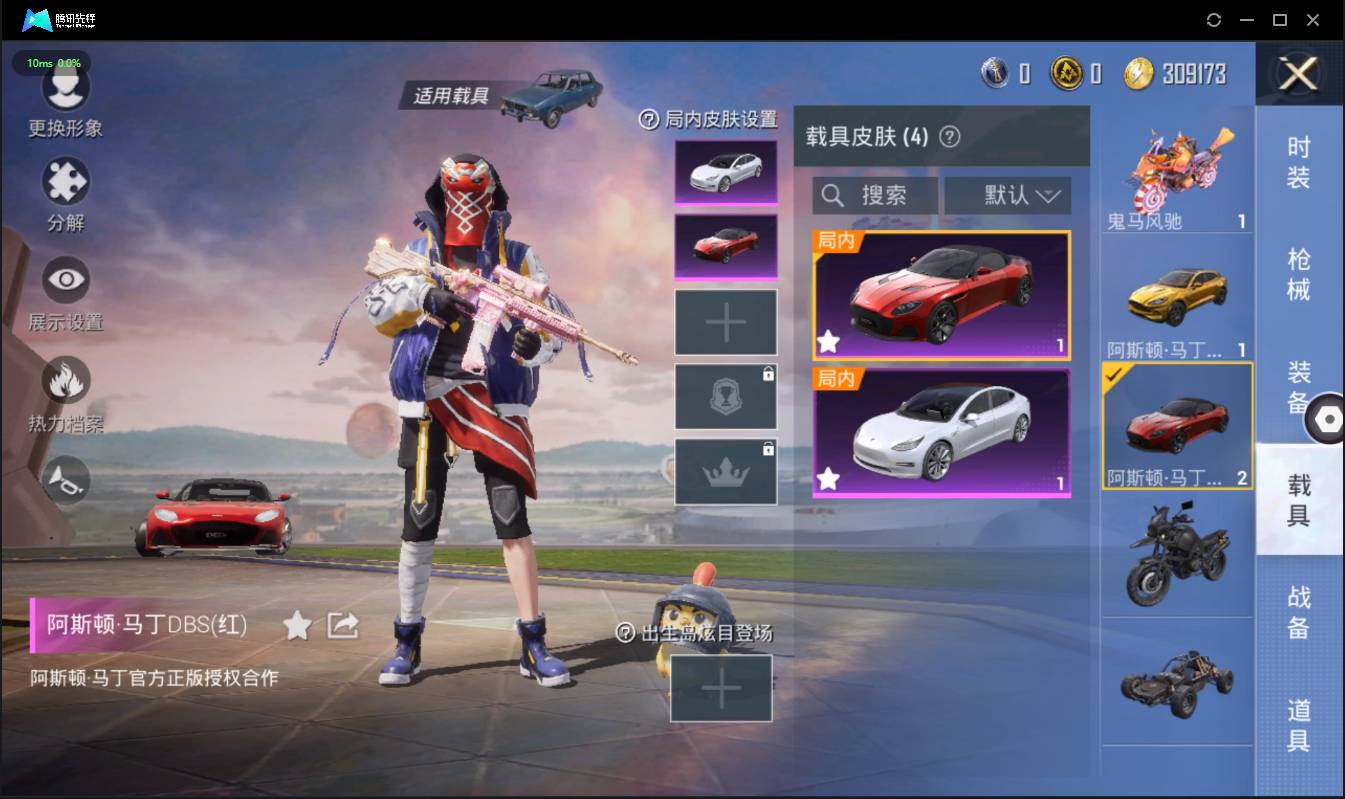This screenshot has height=799, width=1345.
Task: Close the inventory with the X button
Action: coord(1299,73)
